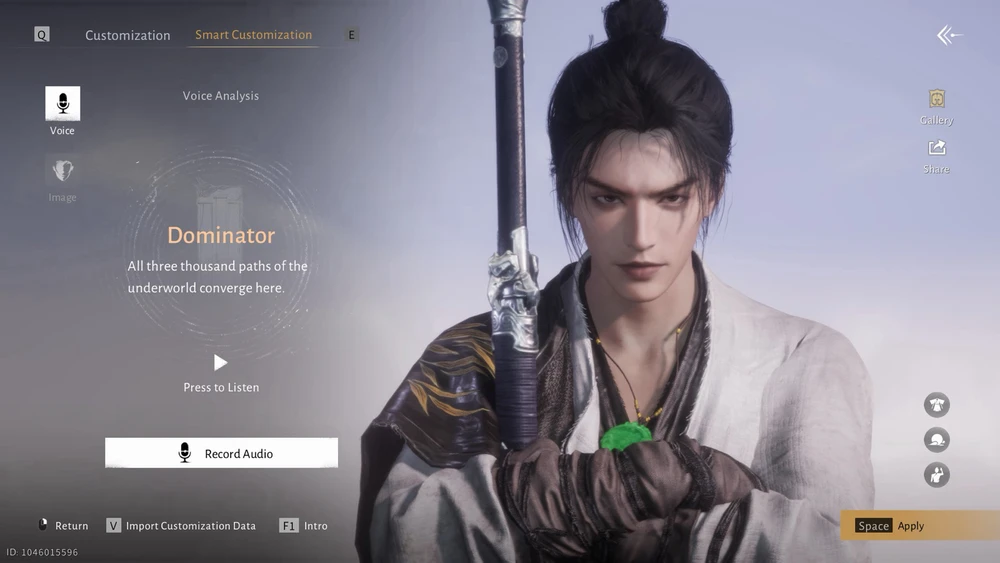Choose the Image analysis option
1000x563 pixels.
click(62, 171)
